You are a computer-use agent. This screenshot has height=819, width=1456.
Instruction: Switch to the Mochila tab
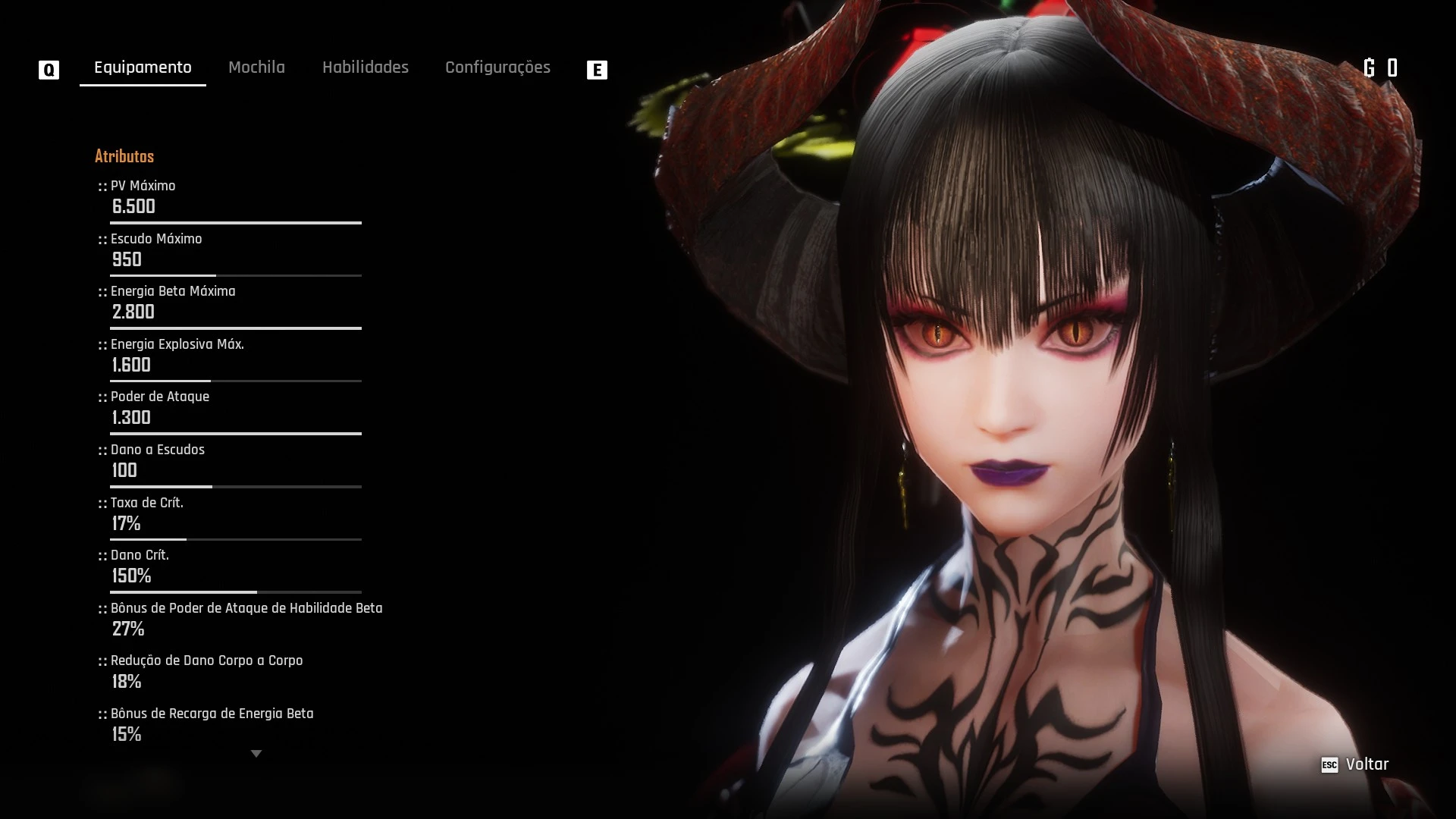tap(256, 67)
